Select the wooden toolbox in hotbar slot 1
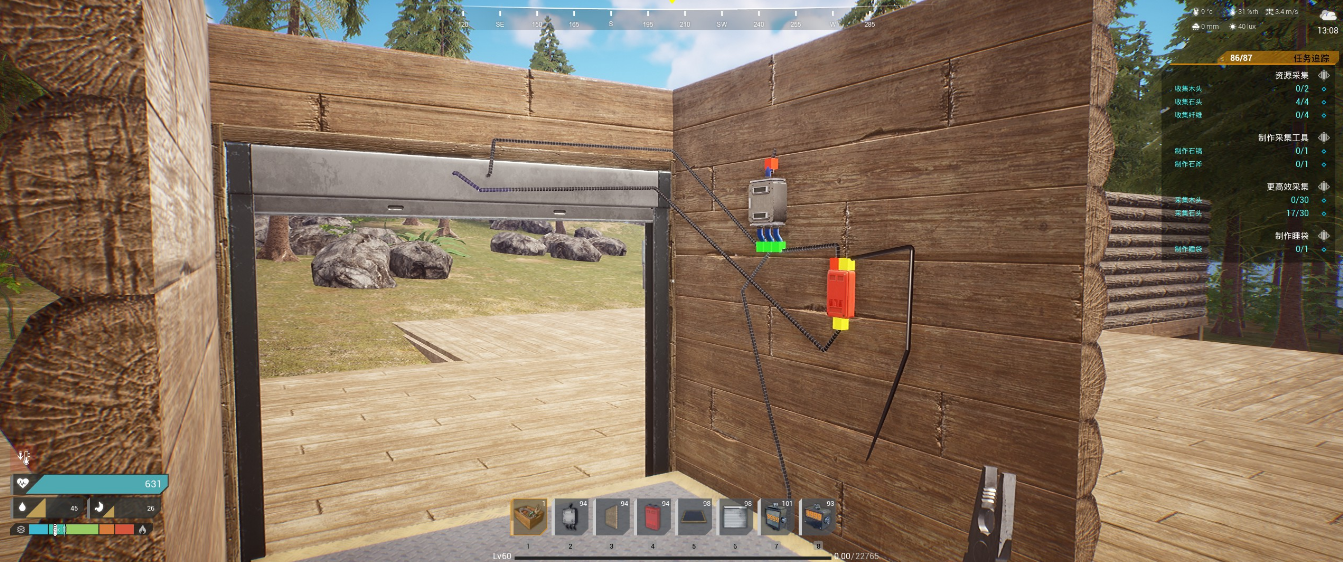Image resolution: width=1343 pixels, height=562 pixels. (530, 518)
